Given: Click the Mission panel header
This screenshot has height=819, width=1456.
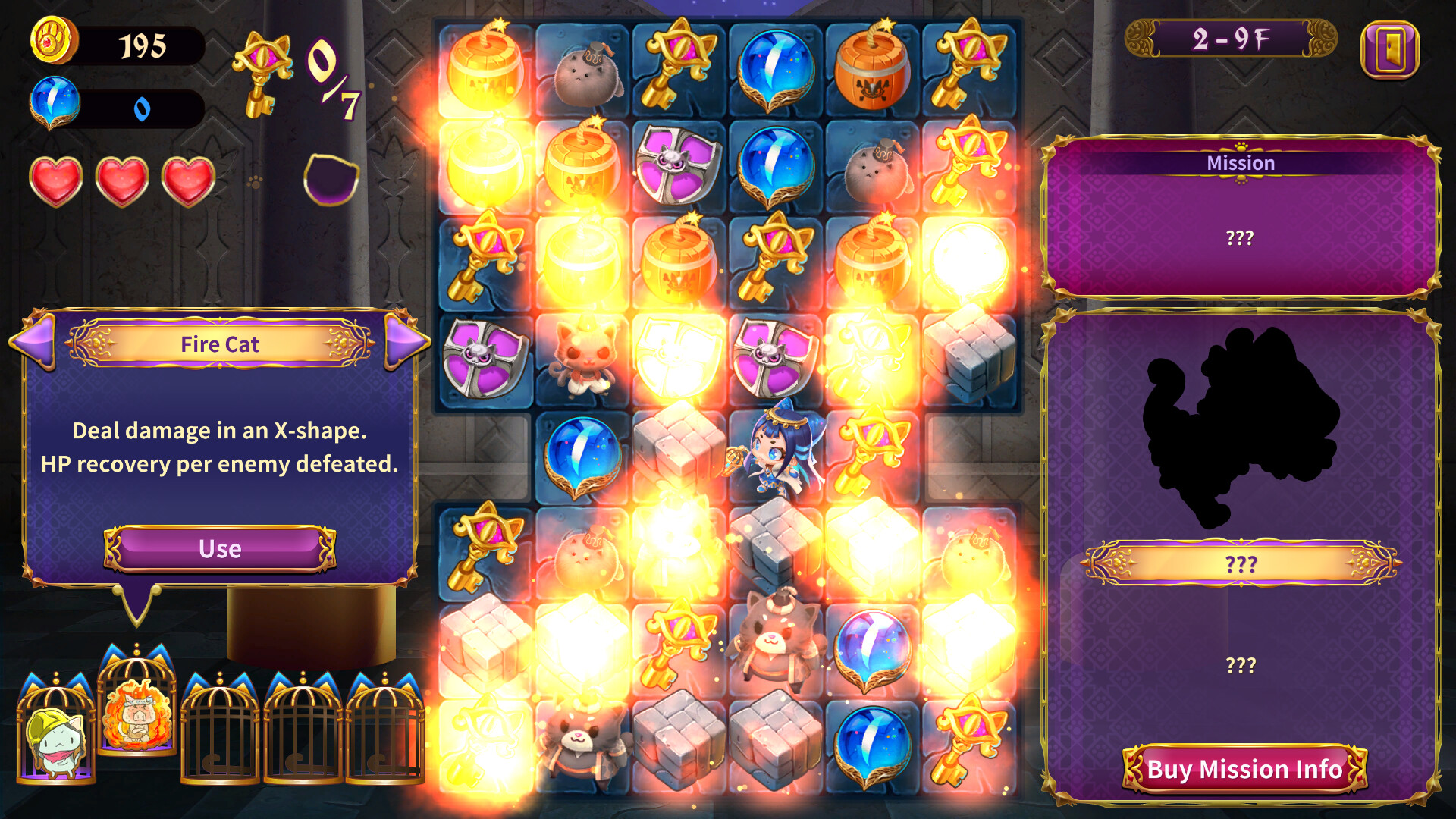Looking at the screenshot, I should tap(1241, 162).
